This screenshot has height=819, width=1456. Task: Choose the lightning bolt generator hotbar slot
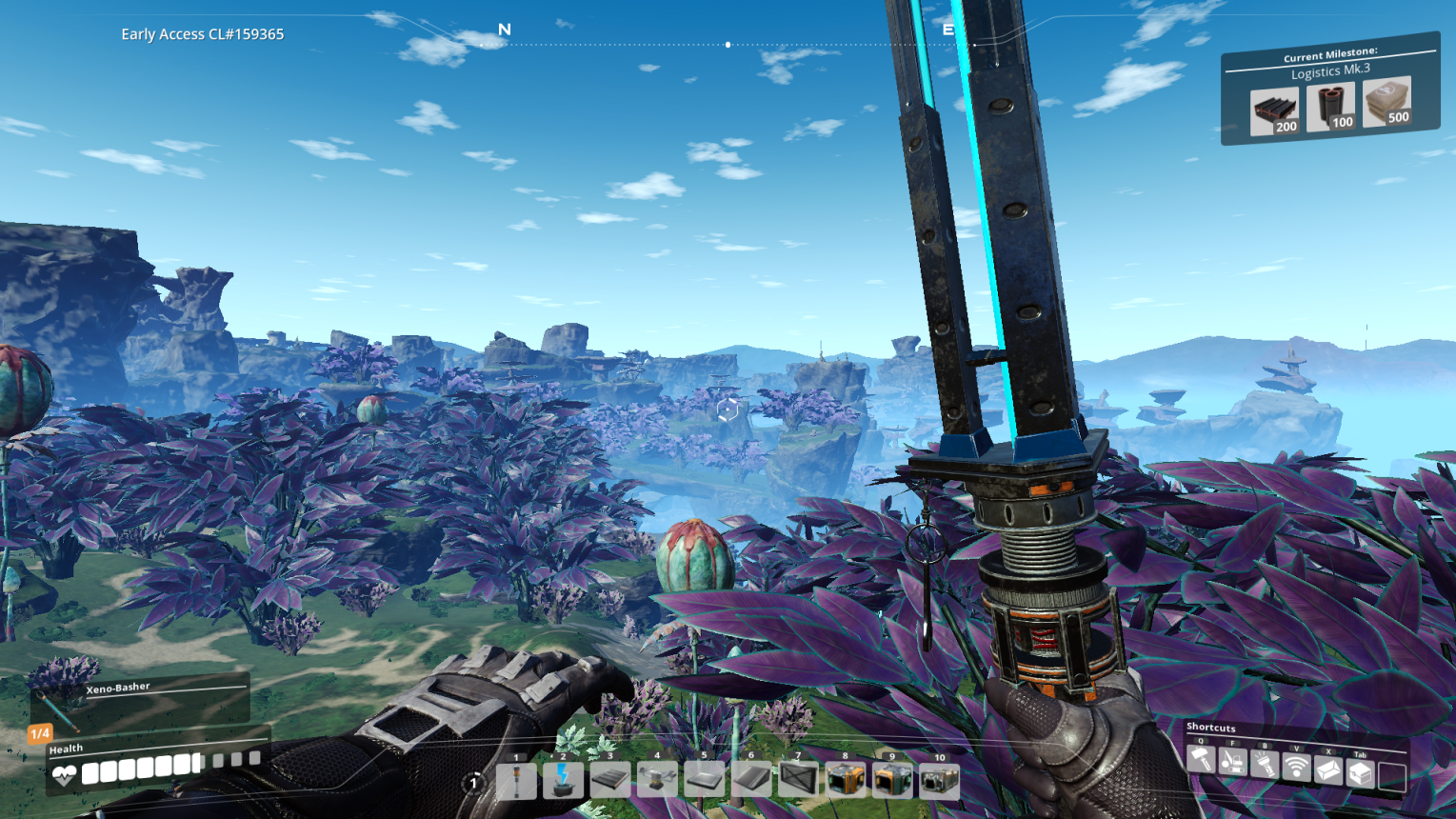[563, 781]
